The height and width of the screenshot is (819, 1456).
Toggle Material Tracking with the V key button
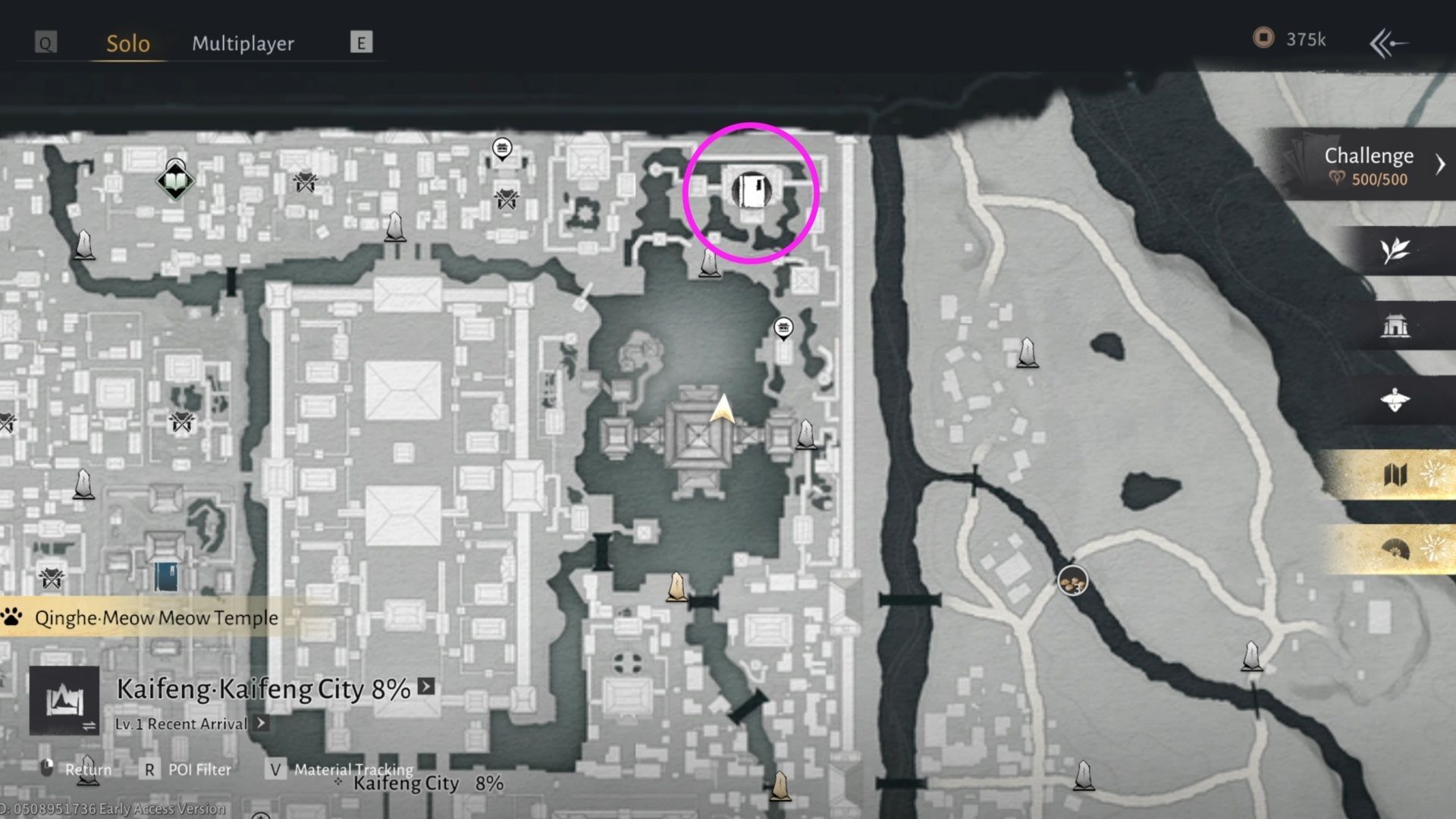(275, 770)
